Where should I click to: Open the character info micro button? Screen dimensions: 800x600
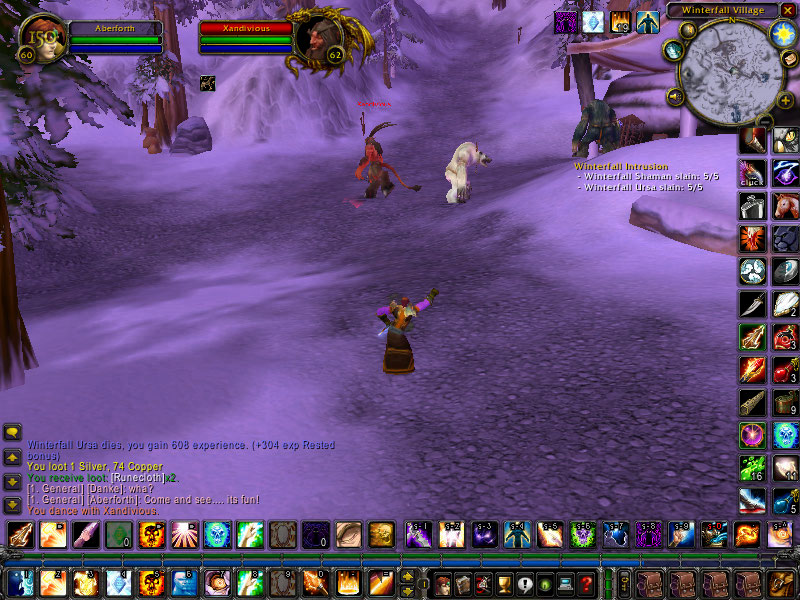tap(443, 583)
